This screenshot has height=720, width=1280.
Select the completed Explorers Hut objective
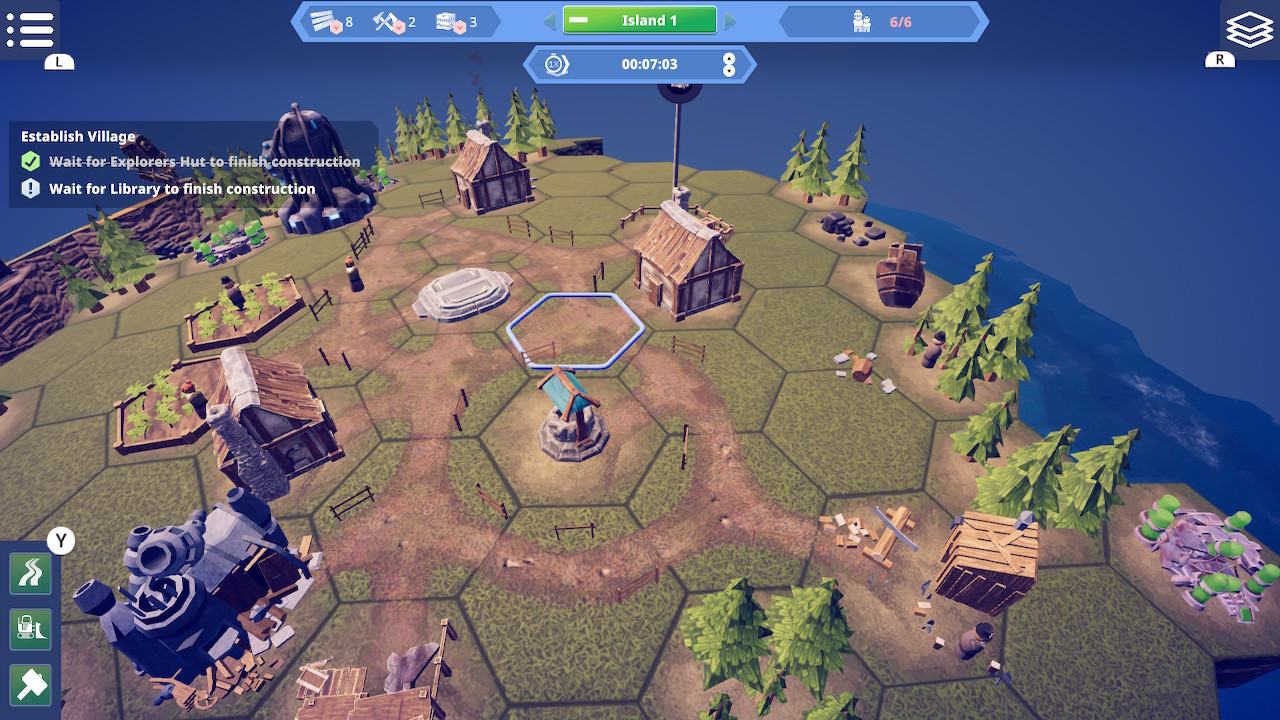[x=204, y=162]
